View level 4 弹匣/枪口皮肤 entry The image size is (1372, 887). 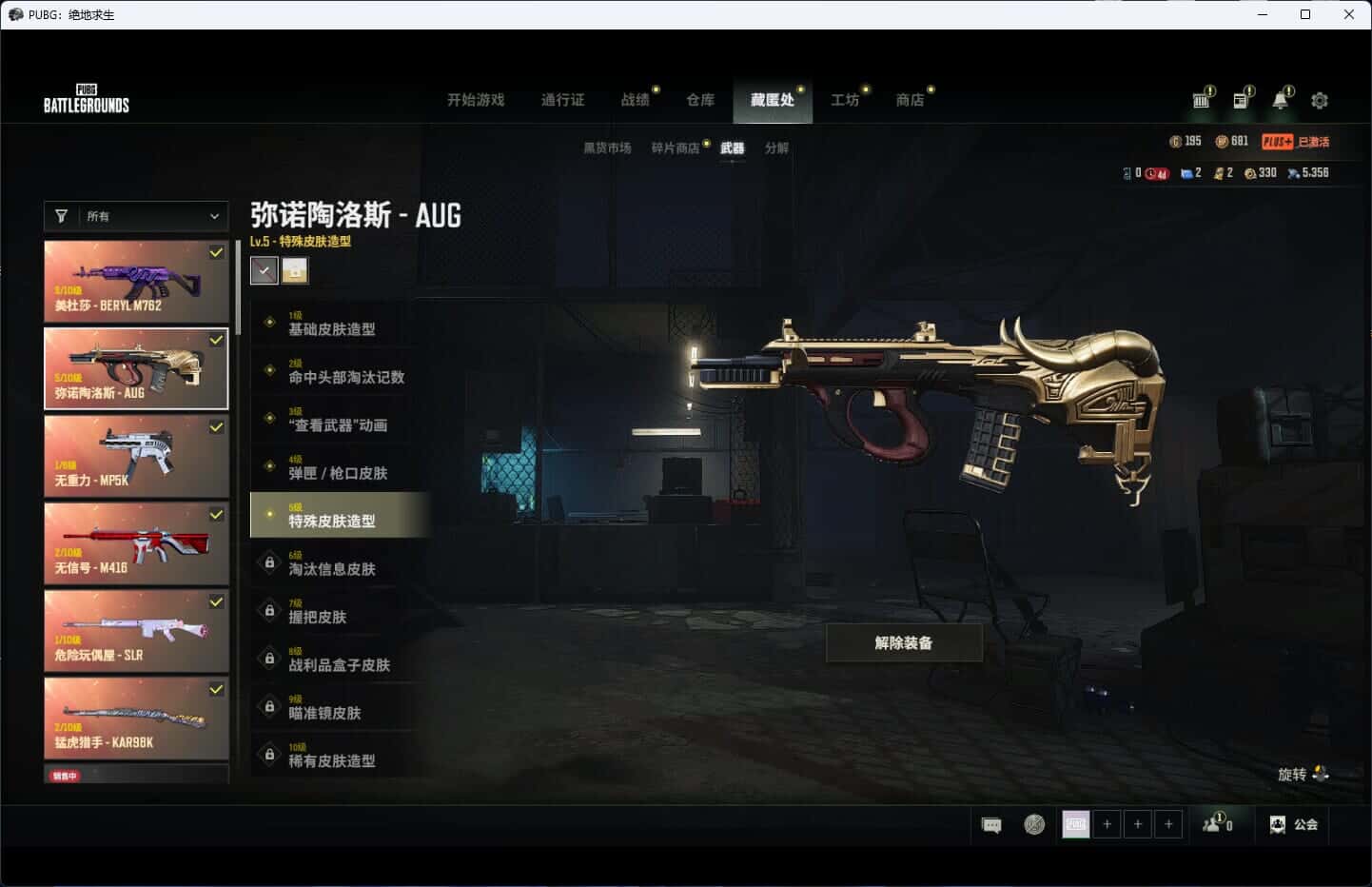pos(338,467)
